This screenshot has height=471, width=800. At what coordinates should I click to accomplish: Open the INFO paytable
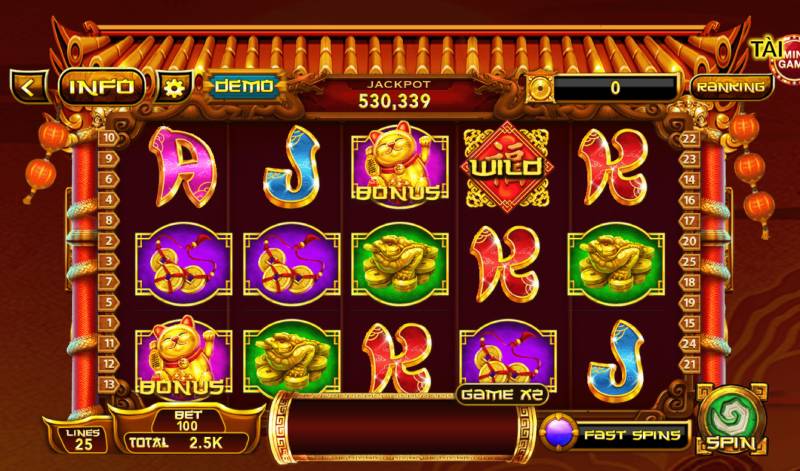(101, 86)
